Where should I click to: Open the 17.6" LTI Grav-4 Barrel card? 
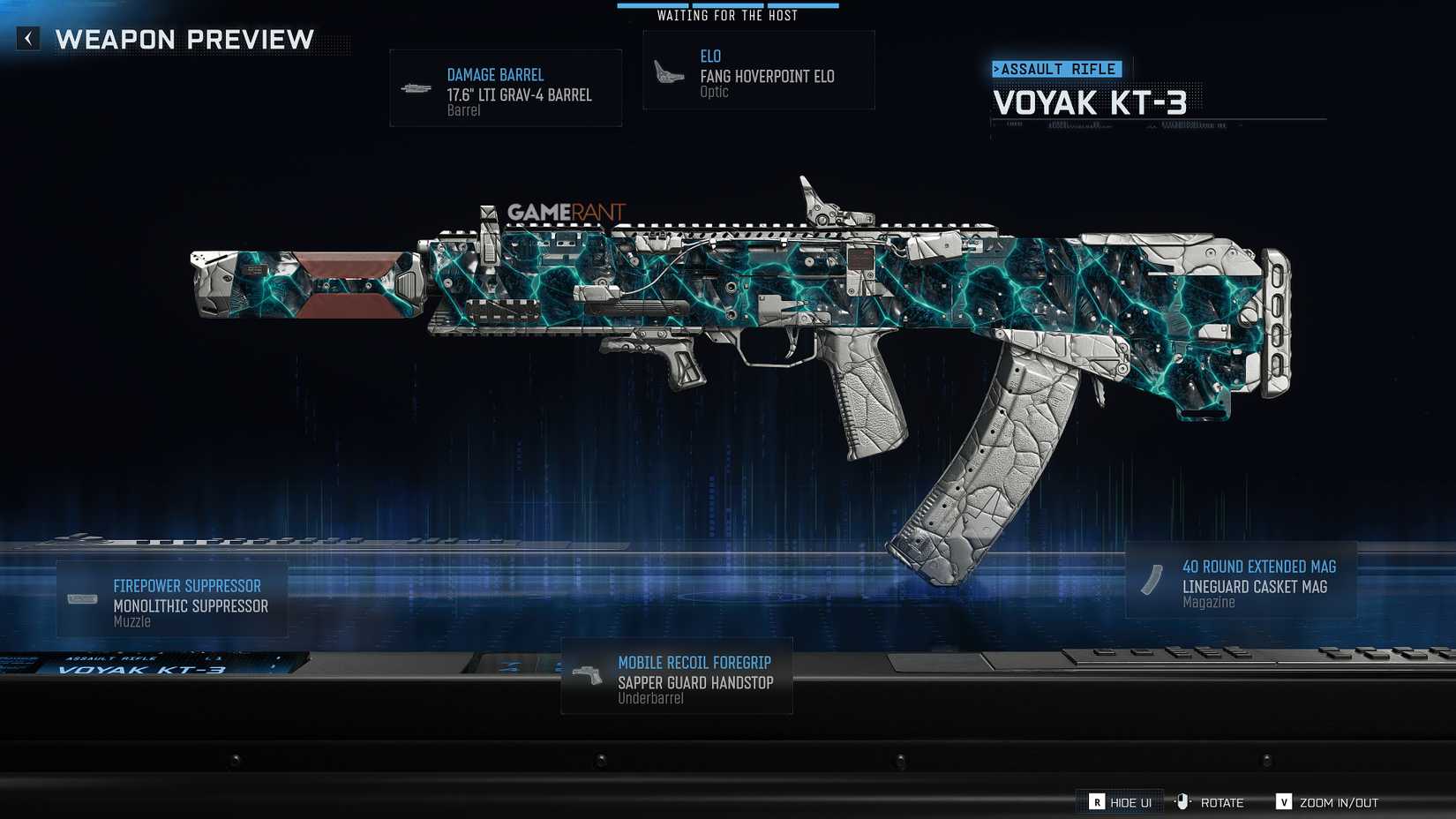(x=505, y=86)
